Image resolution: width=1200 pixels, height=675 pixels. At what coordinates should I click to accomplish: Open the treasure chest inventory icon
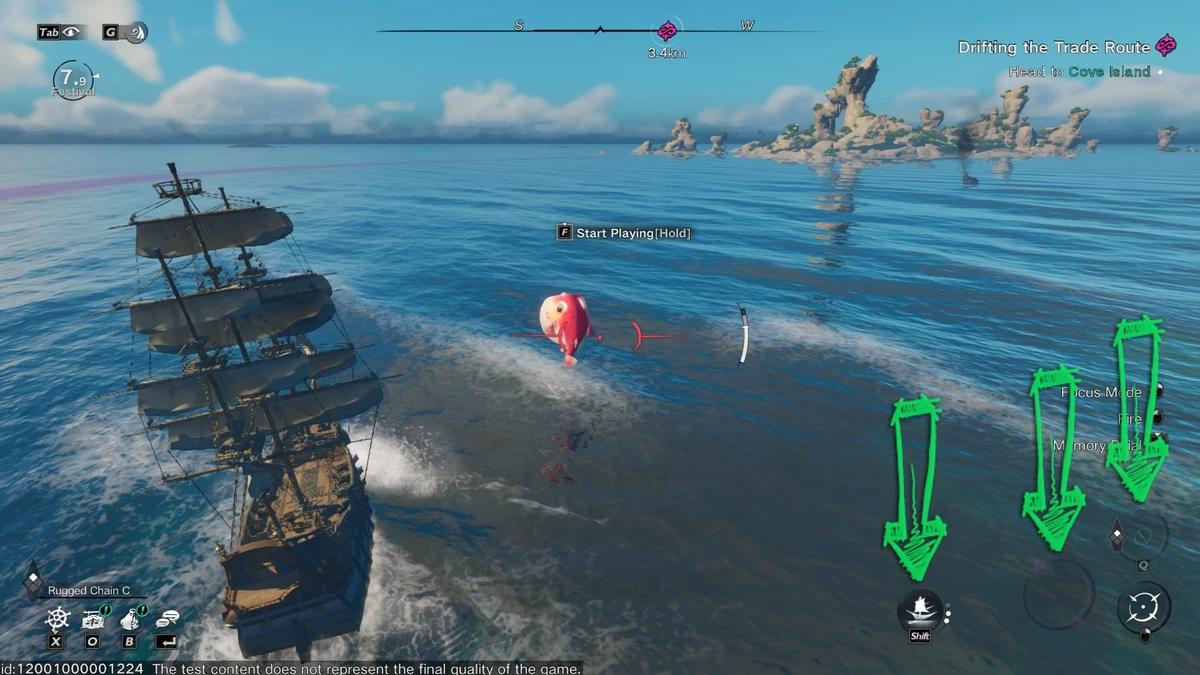[x=94, y=618]
